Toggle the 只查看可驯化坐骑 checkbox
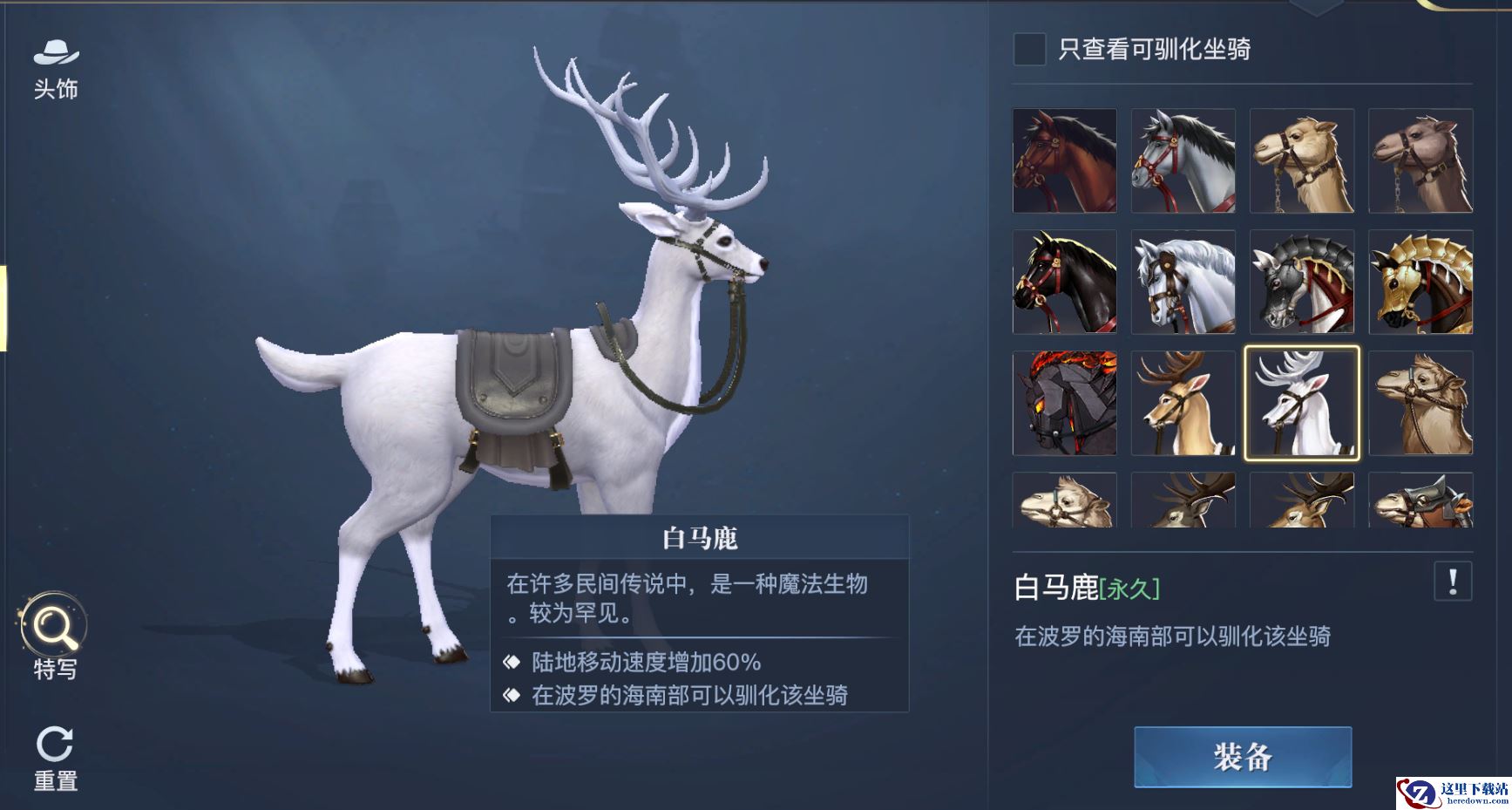Image resolution: width=1512 pixels, height=810 pixels. [1029, 49]
